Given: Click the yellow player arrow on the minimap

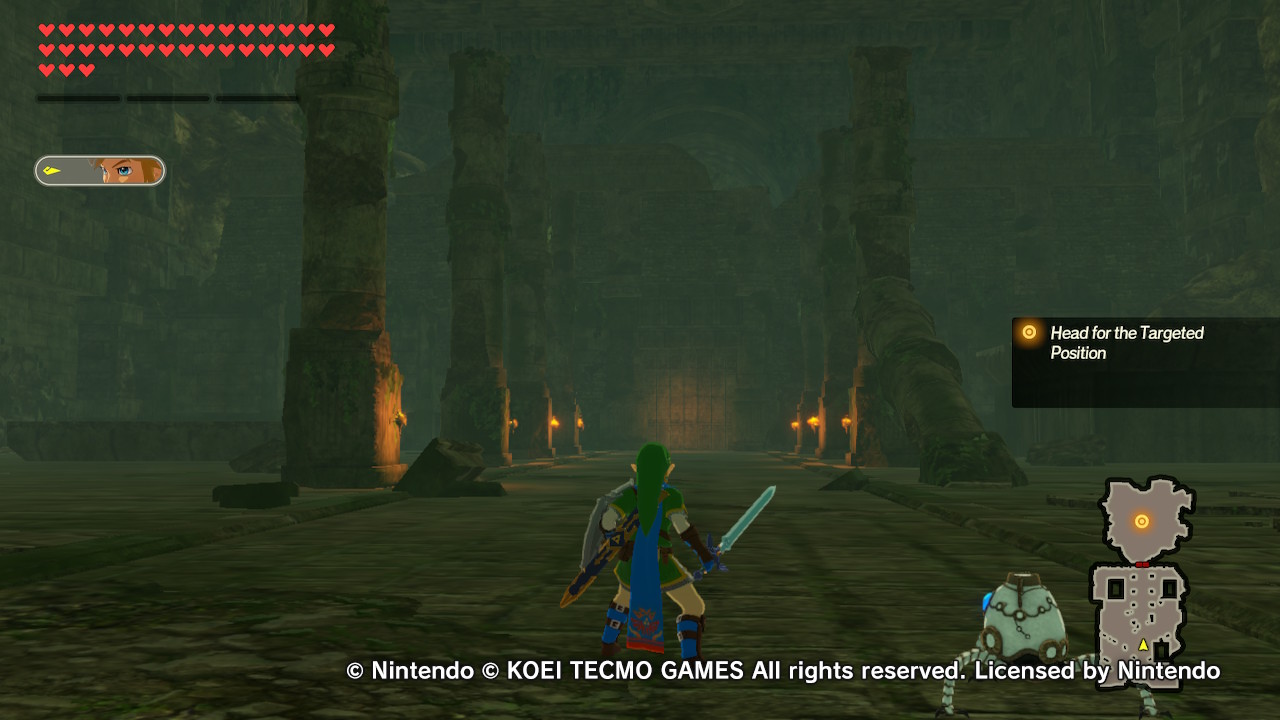Looking at the screenshot, I should [1143, 643].
